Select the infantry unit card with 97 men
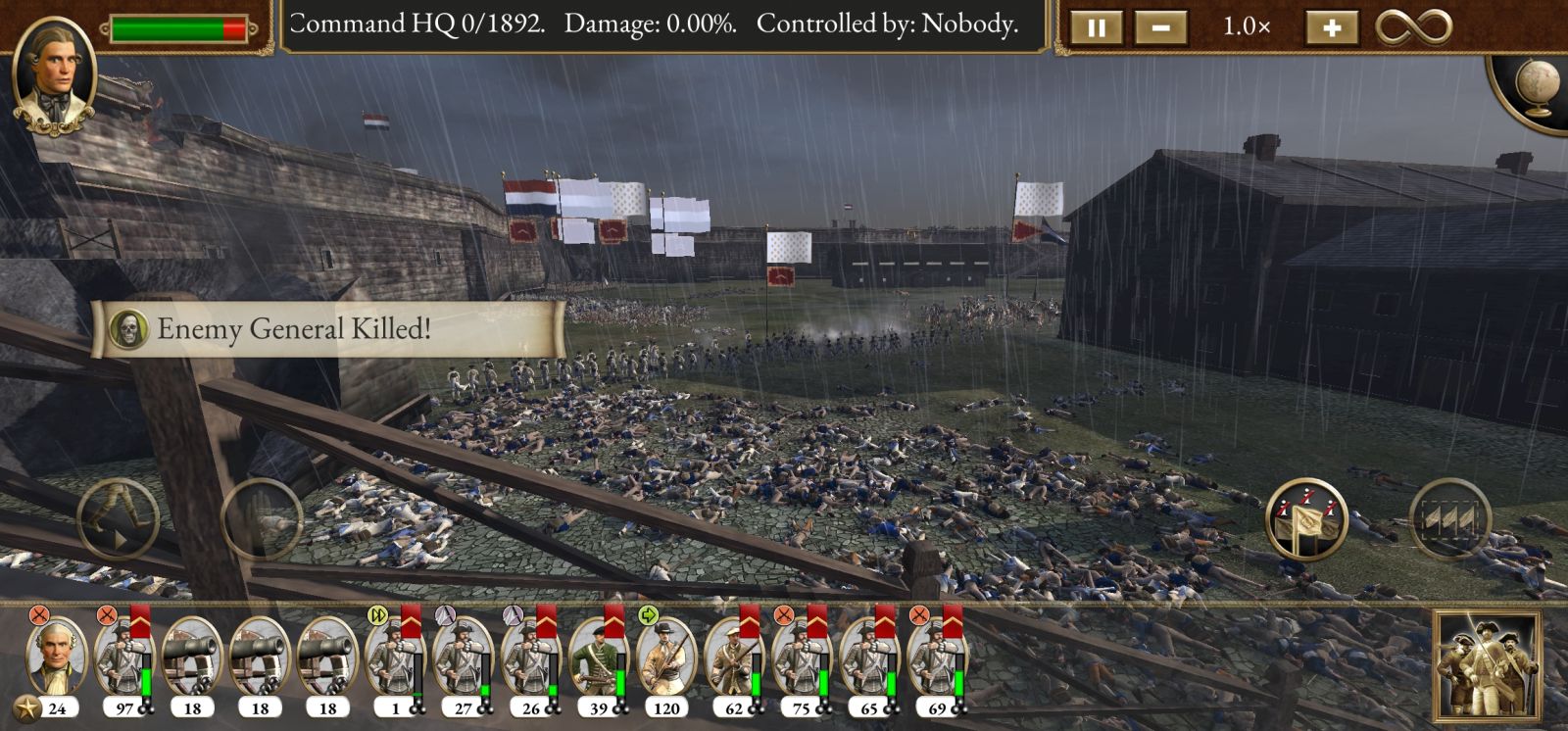 tap(124, 658)
